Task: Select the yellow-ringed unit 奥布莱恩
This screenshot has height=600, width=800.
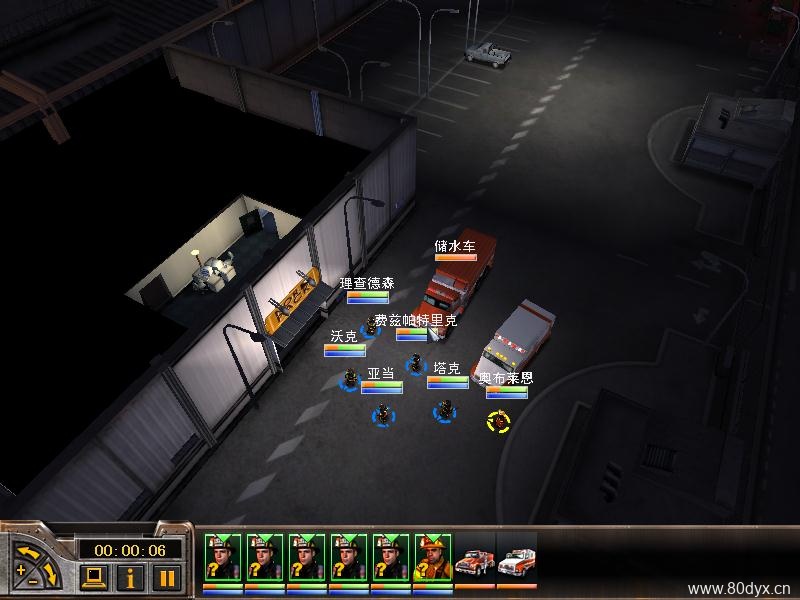Action: click(497, 421)
